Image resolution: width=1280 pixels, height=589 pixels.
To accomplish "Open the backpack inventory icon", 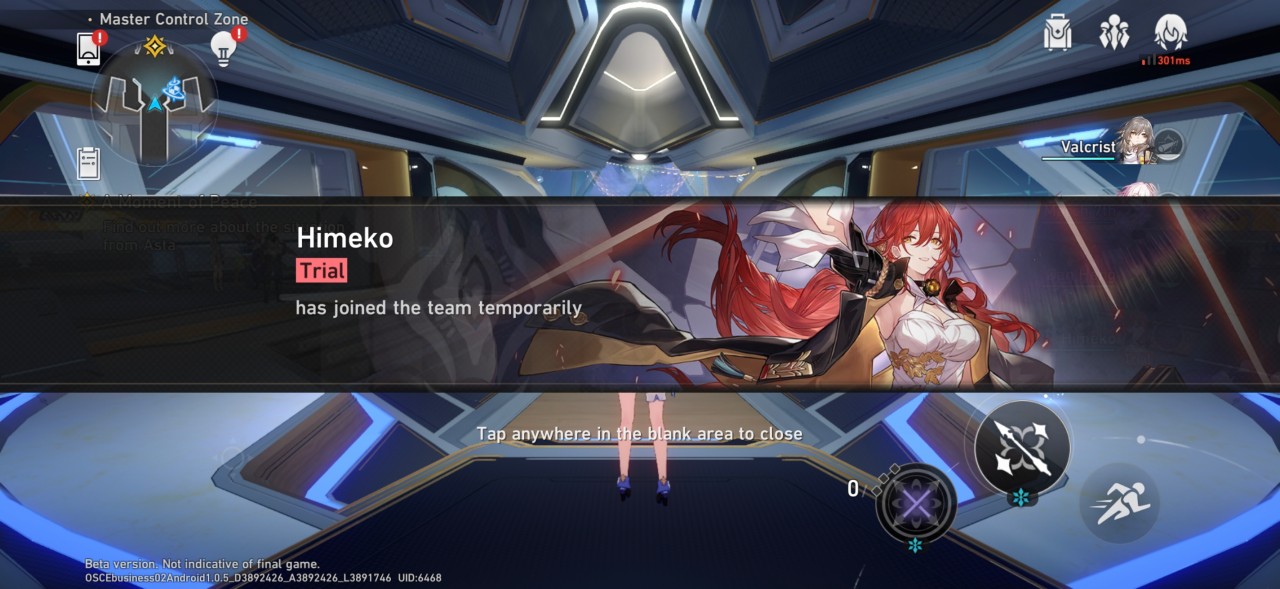I will pyautogui.click(x=1058, y=34).
